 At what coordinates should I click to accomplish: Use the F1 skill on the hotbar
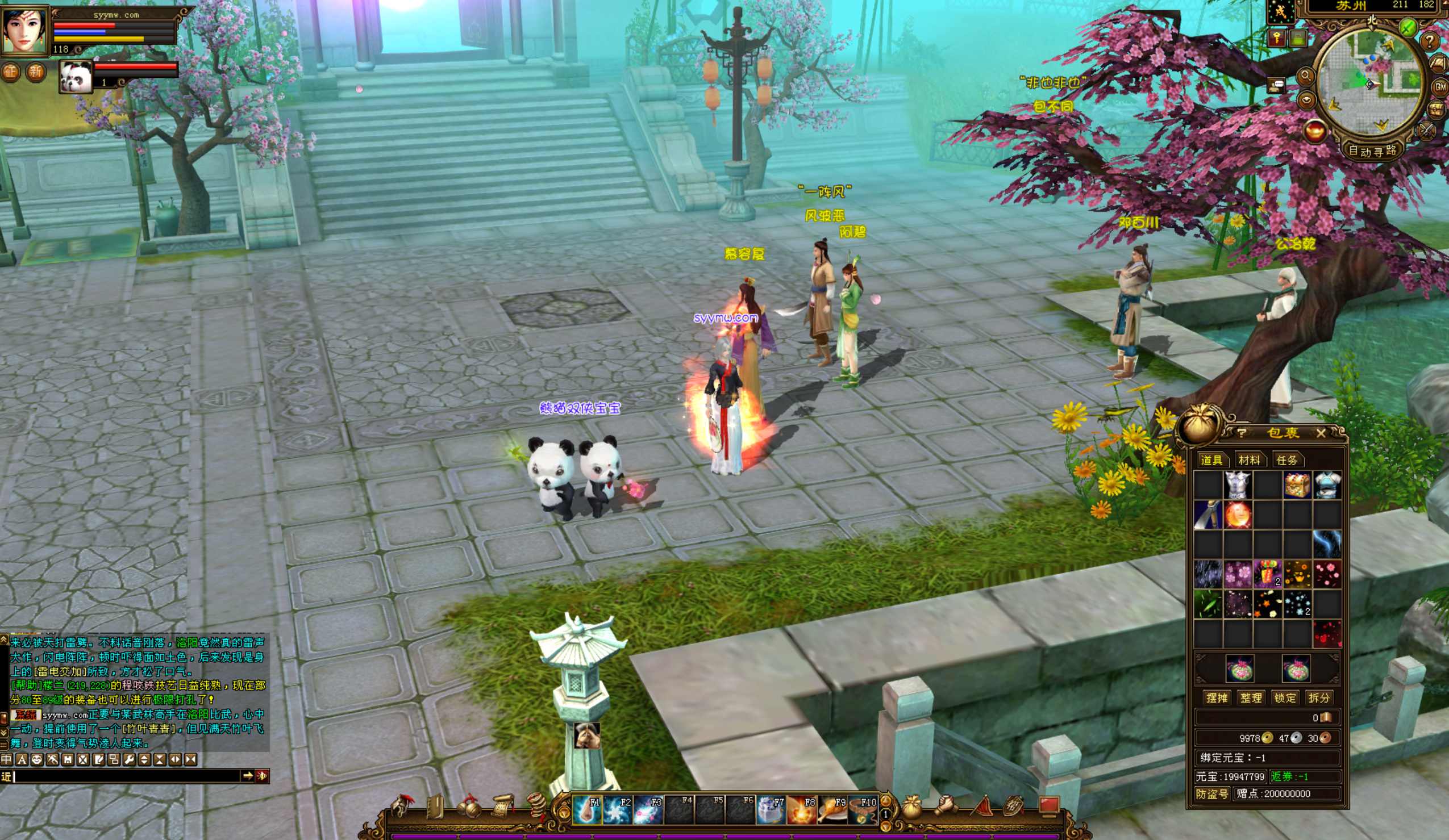pos(587,810)
